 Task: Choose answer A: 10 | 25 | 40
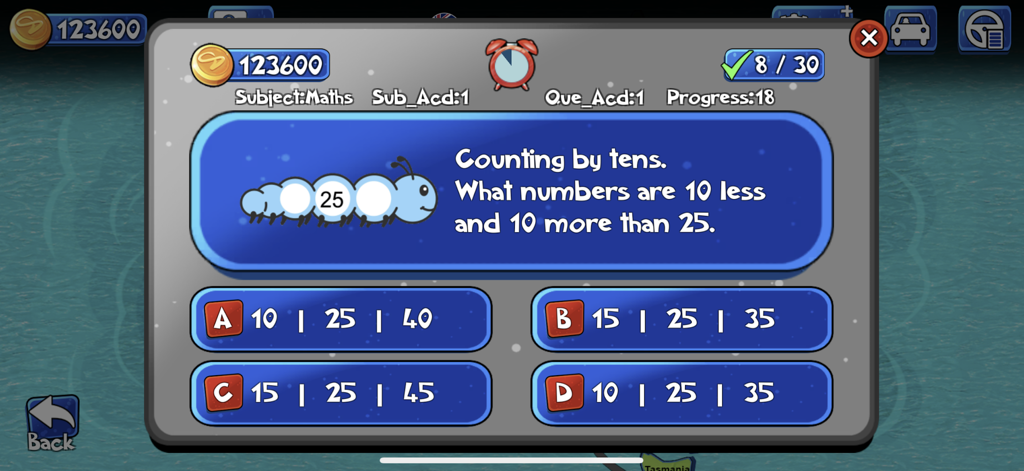click(340, 319)
